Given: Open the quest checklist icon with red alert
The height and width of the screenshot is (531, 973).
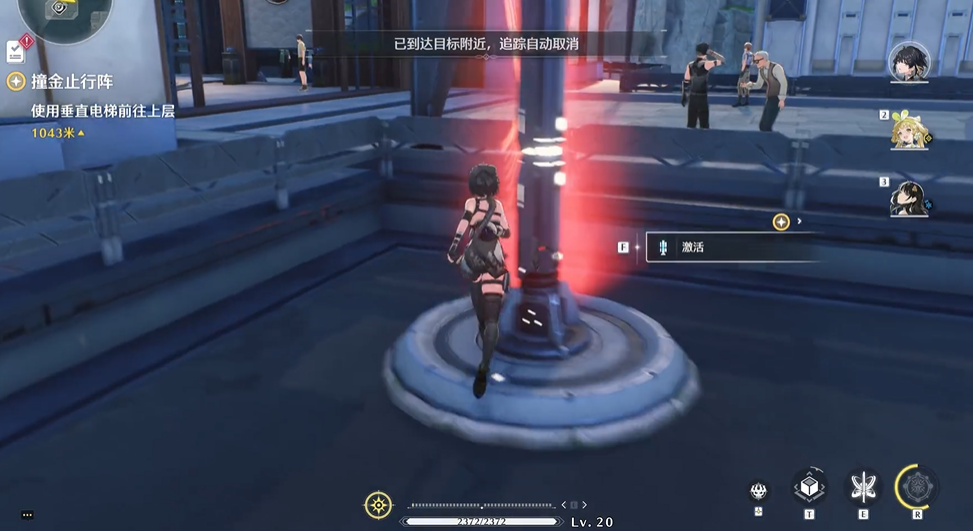Looking at the screenshot, I should [17, 48].
